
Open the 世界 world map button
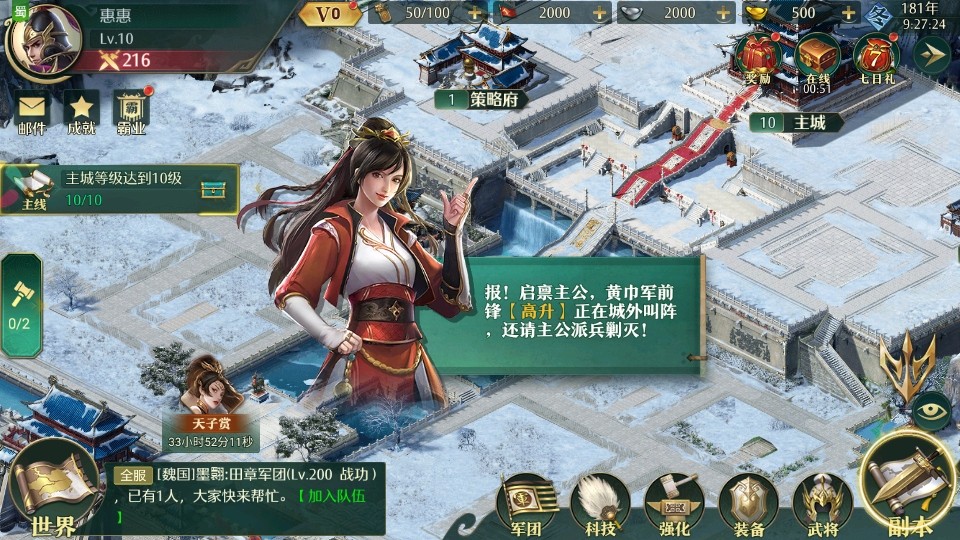pyautogui.click(x=52, y=490)
